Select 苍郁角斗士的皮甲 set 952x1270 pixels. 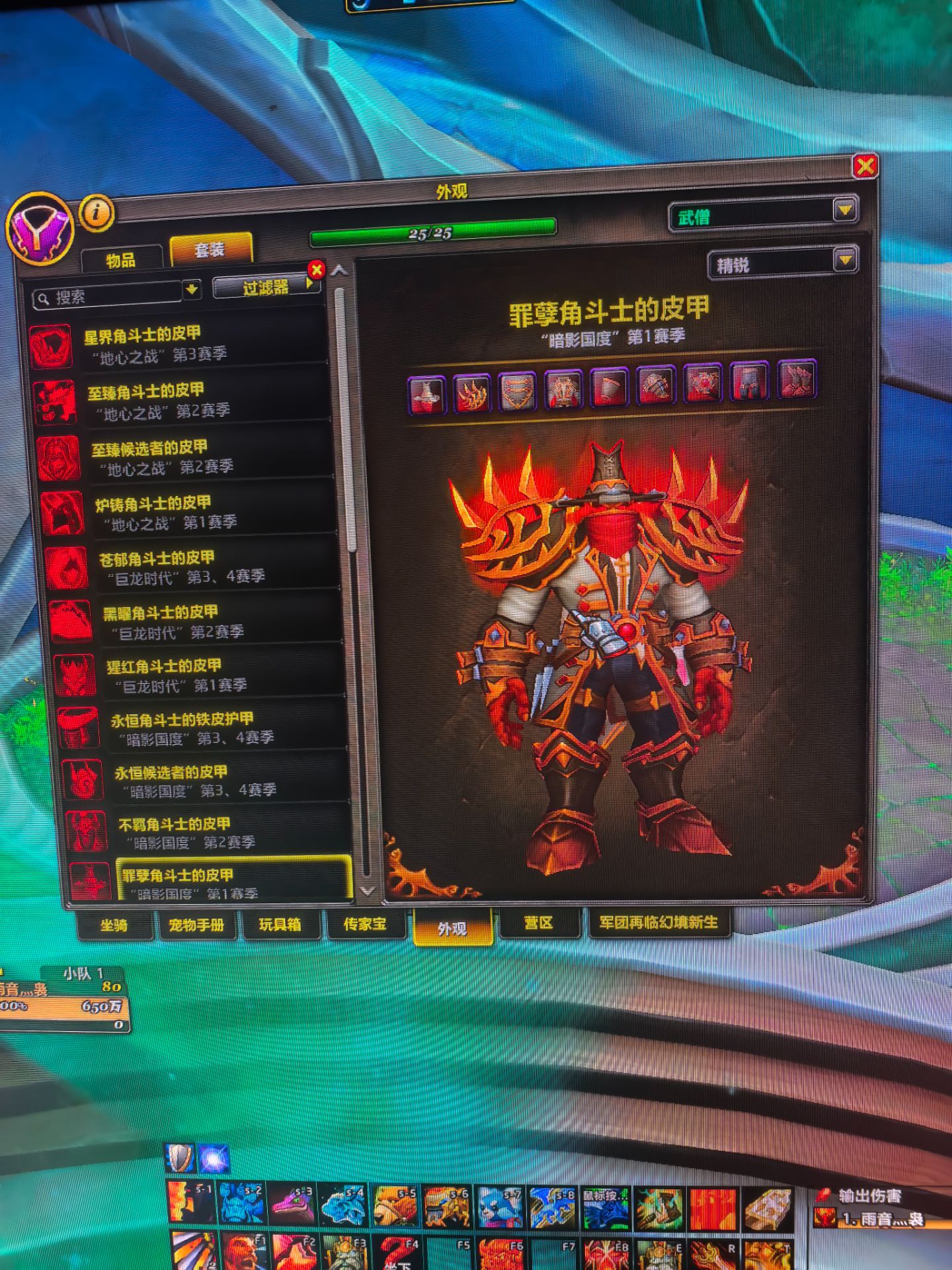coord(192,568)
